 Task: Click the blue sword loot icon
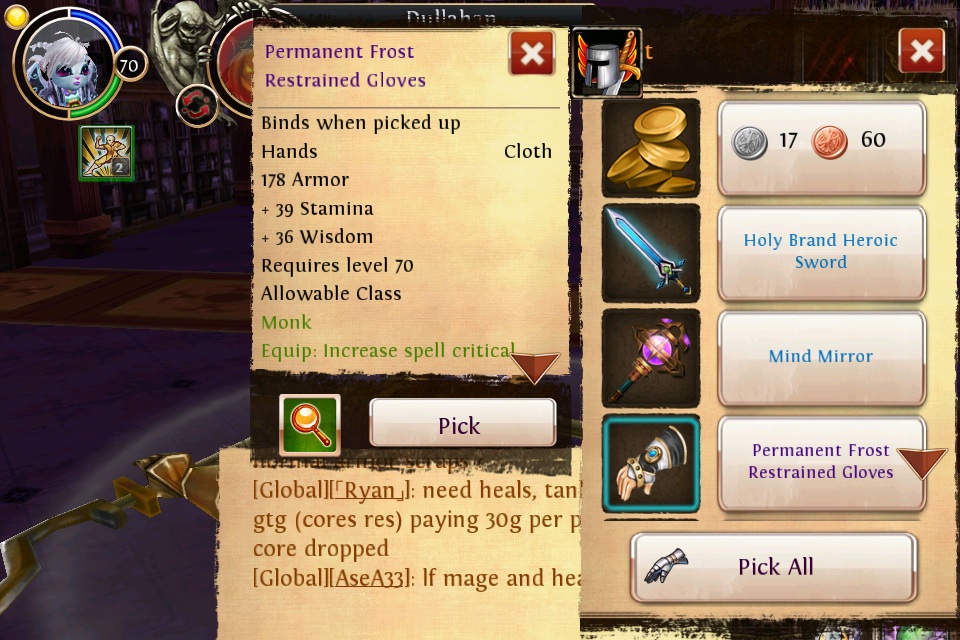pos(650,252)
